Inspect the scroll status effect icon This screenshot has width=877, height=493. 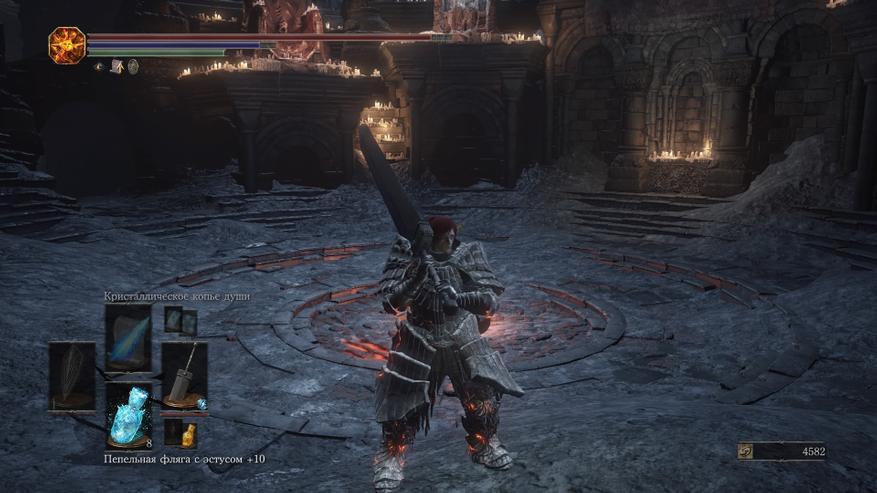(x=116, y=66)
